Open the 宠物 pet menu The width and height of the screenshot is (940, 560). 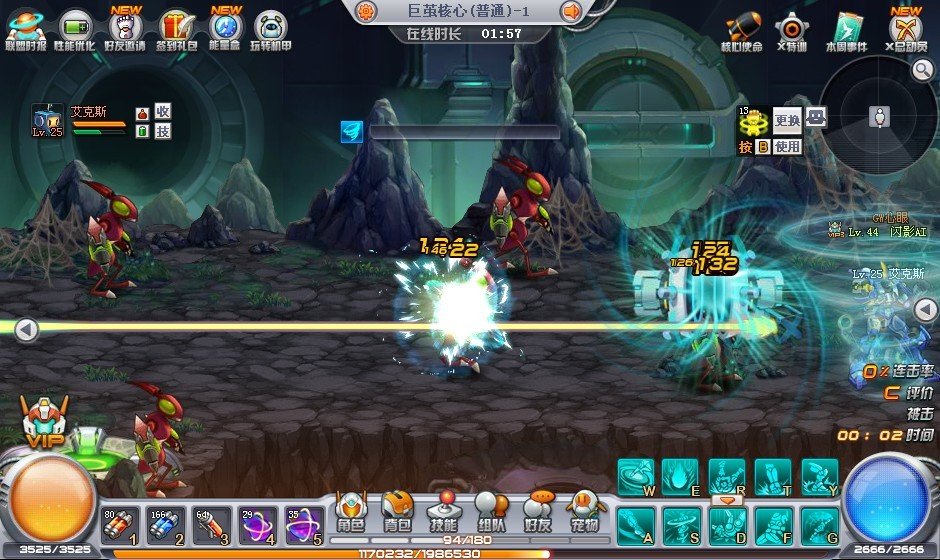(586, 512)
